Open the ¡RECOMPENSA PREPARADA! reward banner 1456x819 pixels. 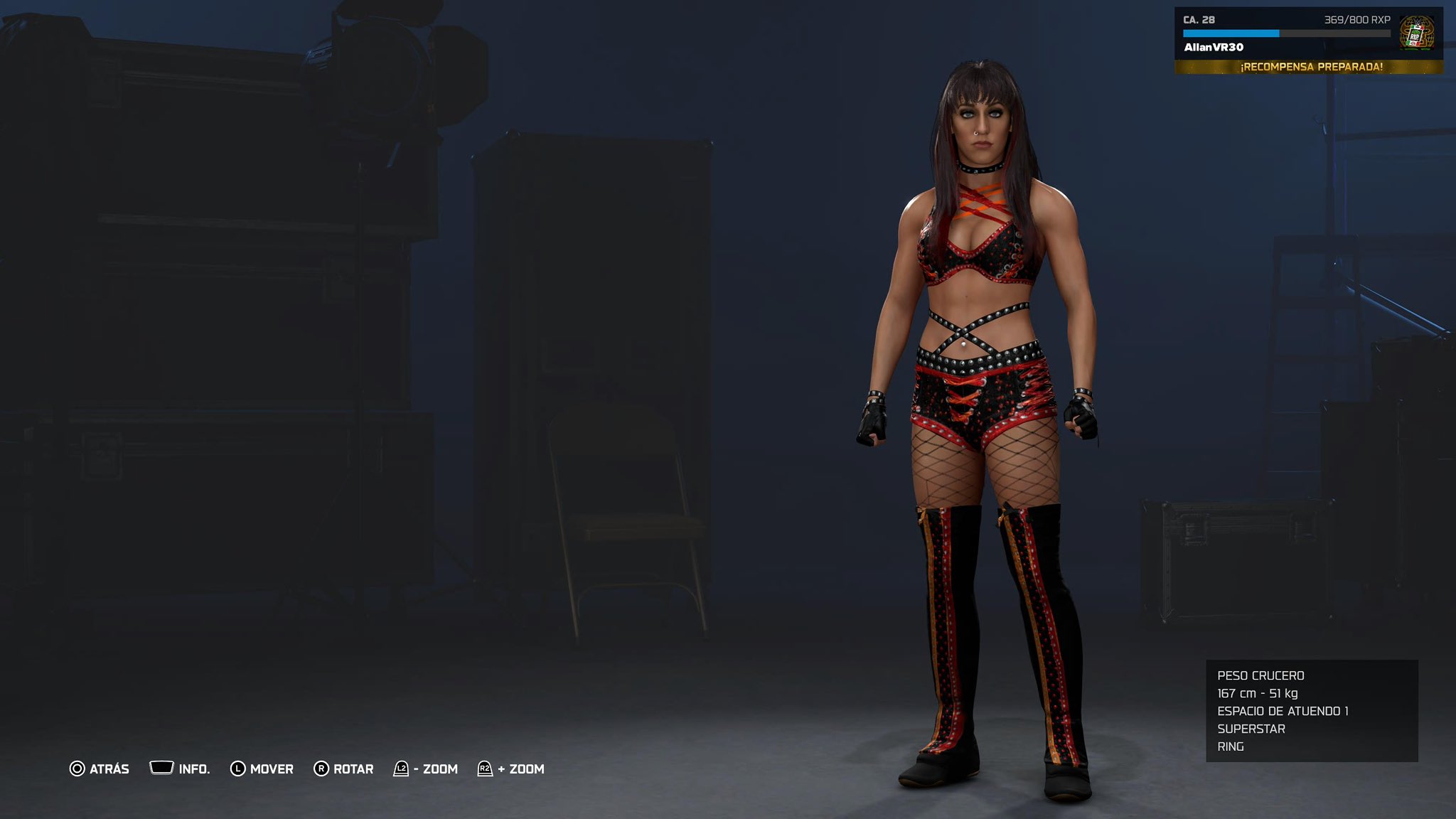[x=1310, y=67]
